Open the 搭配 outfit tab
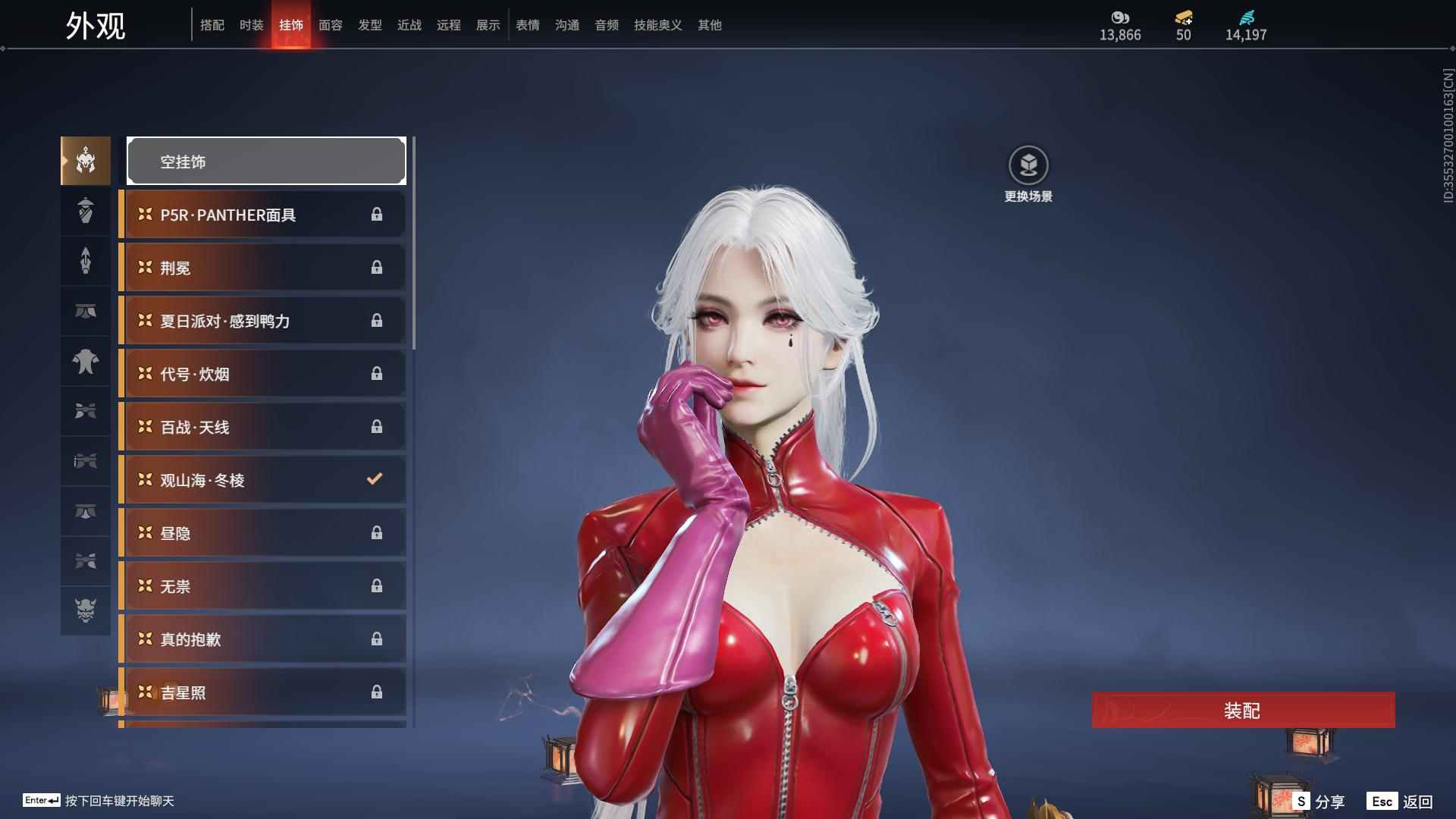1456x819 pixels. click(212, 25)
